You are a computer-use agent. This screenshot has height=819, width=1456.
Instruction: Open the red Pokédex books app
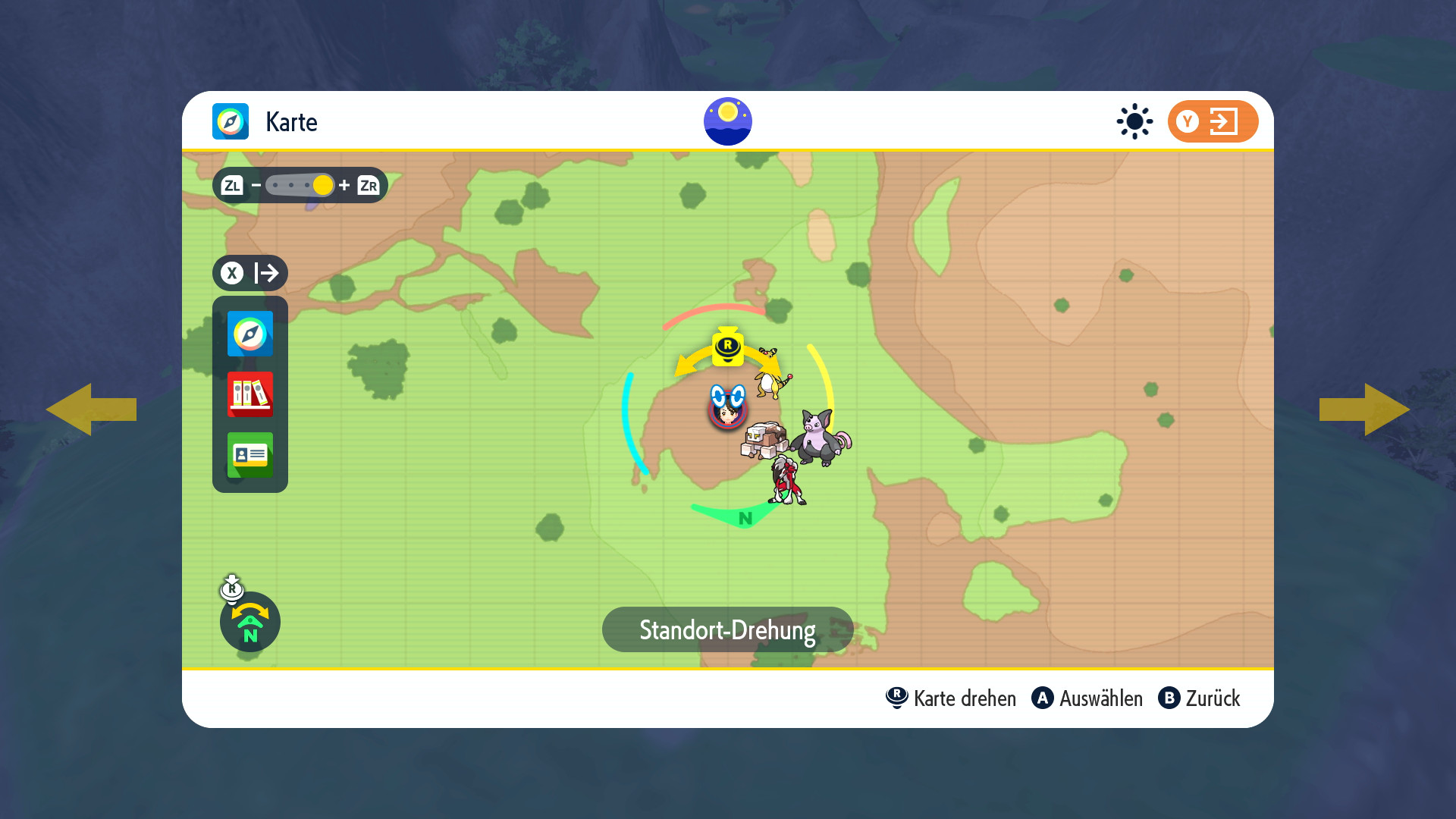(x=250, y=394)
